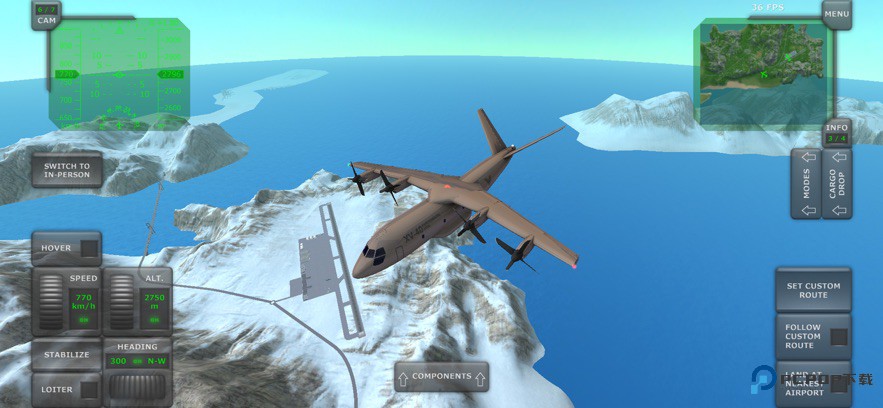Set a custom route
The height and width of the screenshot is (408, 883).
(x=813, y=290)
